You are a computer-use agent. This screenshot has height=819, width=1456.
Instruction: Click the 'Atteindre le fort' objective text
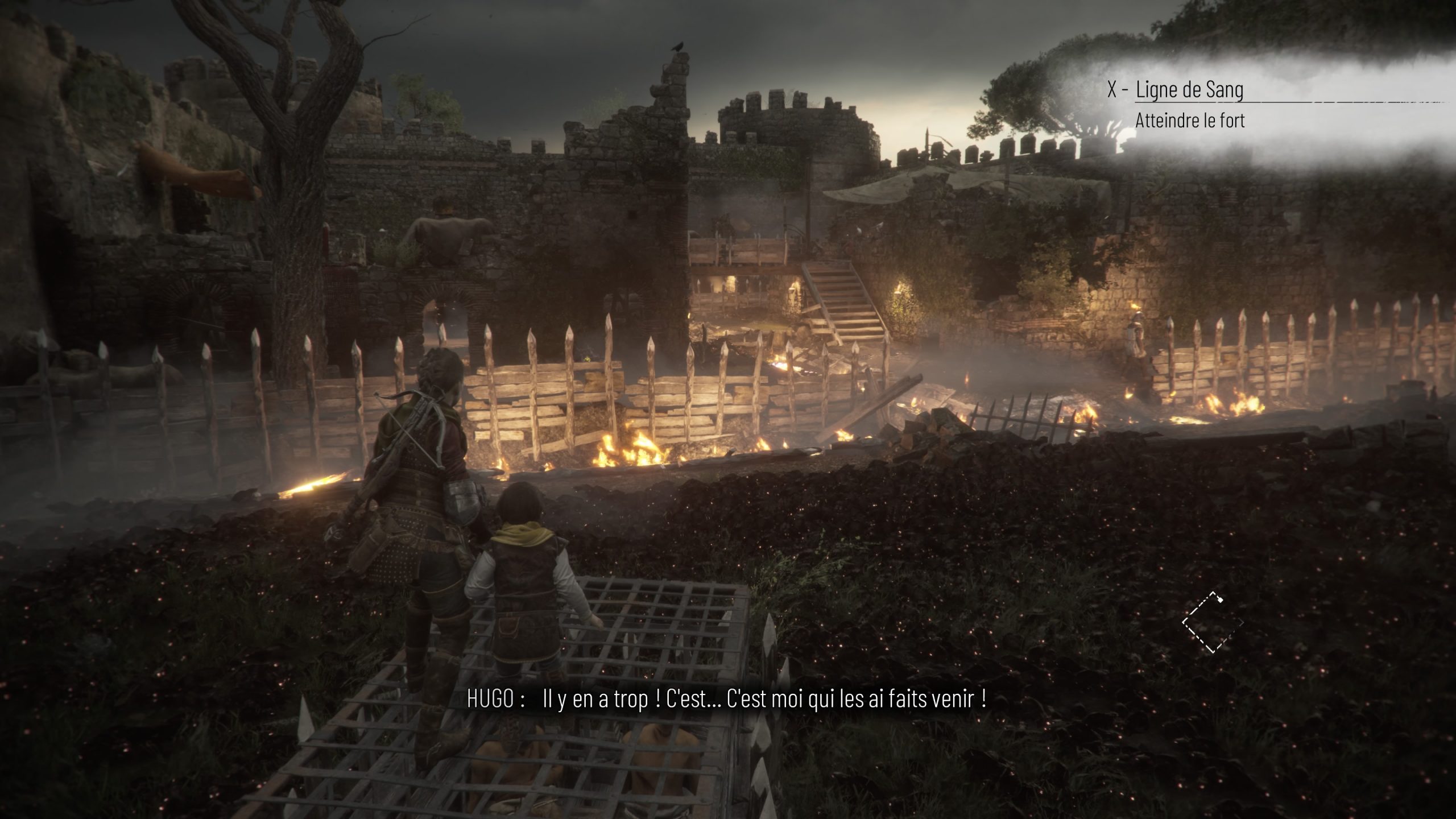point(1190,121)
